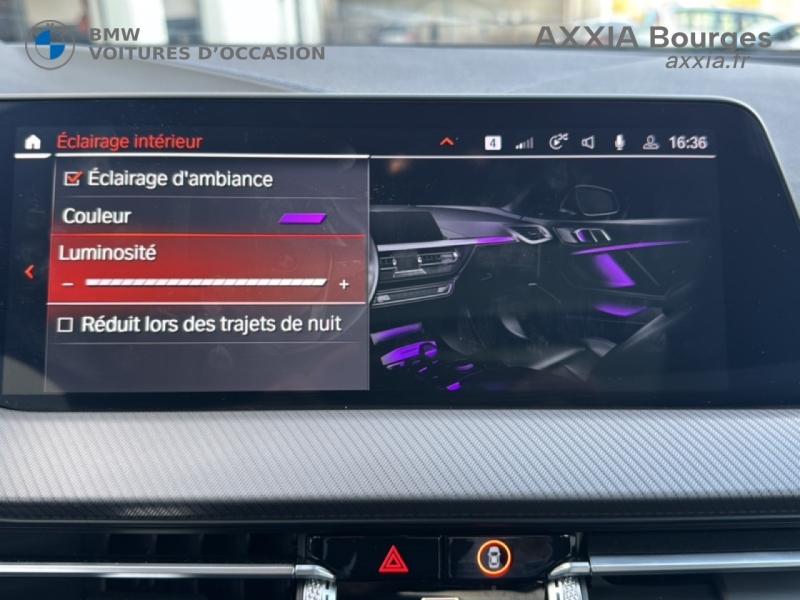Screen dimensions: 800x600
Task: Click the Luminosité brightness slider bar
Action: pos(205,283)
